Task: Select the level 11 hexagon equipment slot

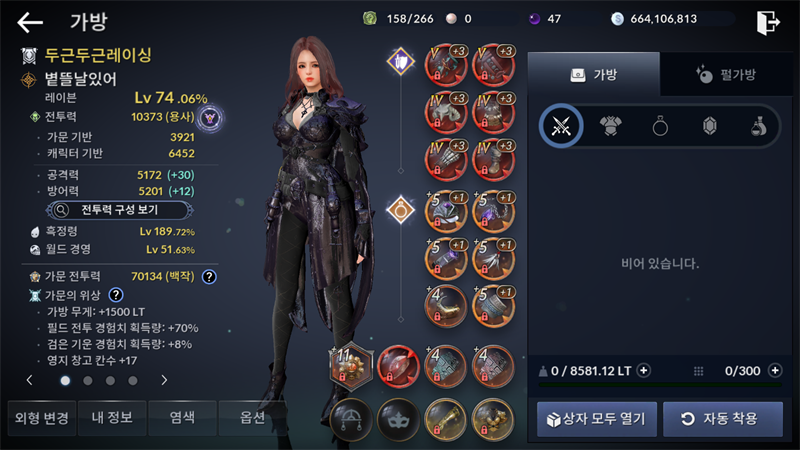Action: coord(351,364)
